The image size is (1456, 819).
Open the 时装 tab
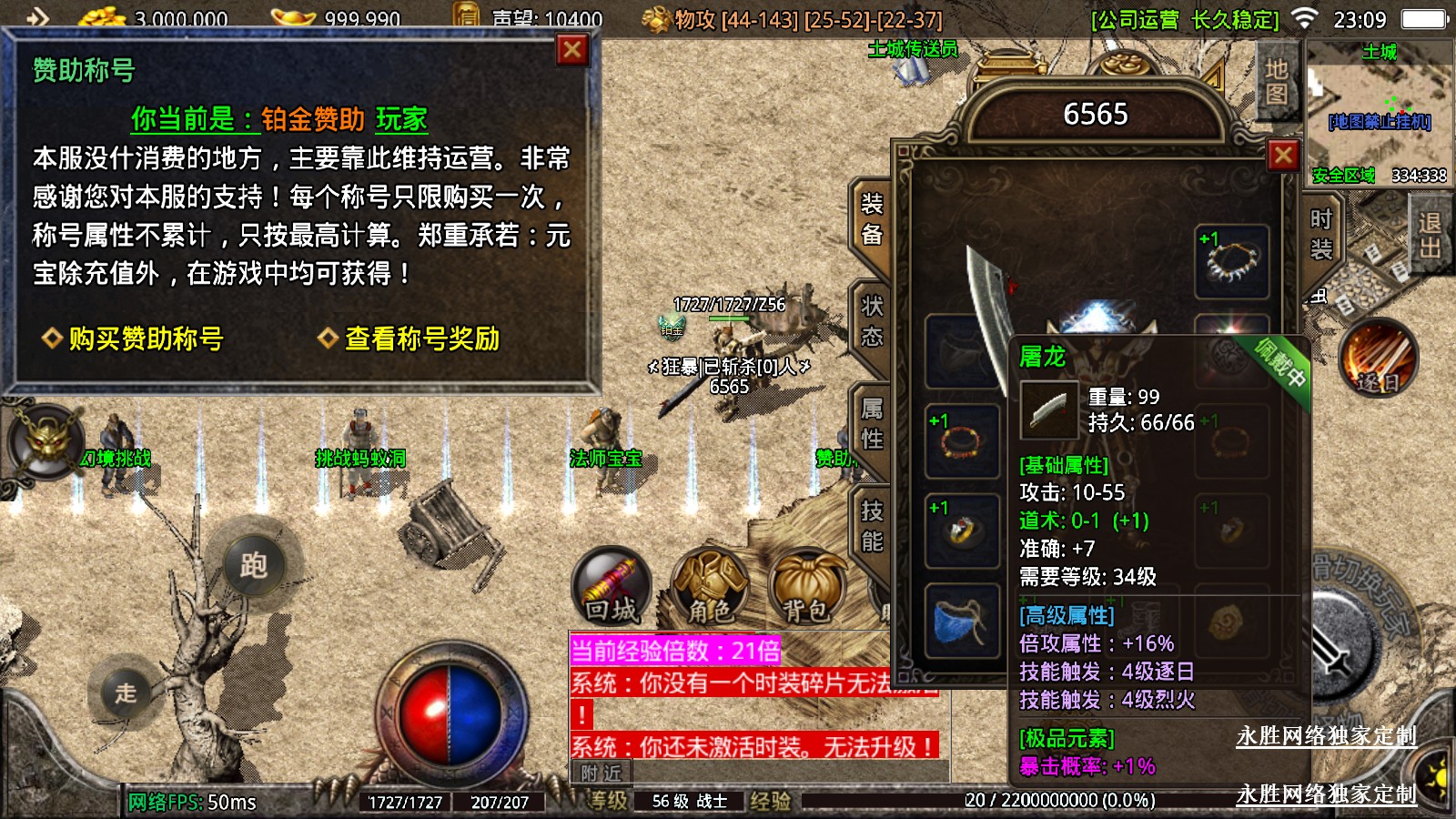click(x=1320, y=233)
